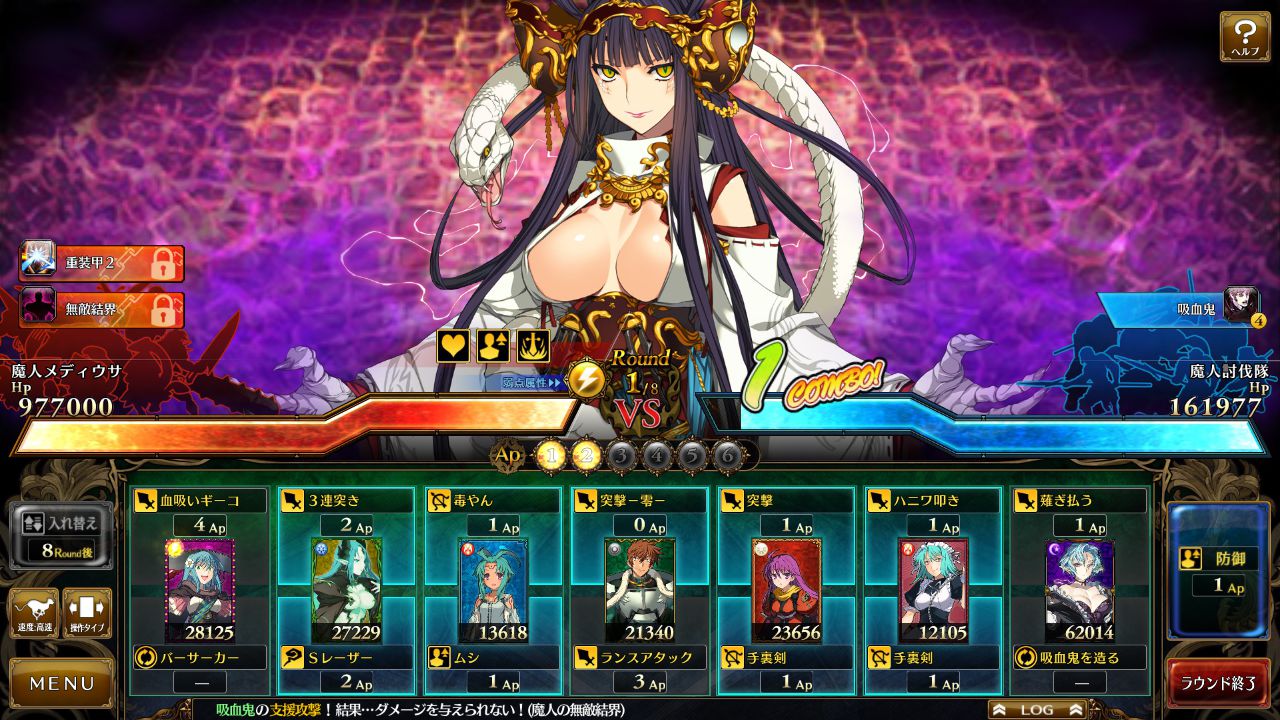Switch the 操作タイプ control type
The height and width of the screenshot is (720, 1280).
point(87,612)
